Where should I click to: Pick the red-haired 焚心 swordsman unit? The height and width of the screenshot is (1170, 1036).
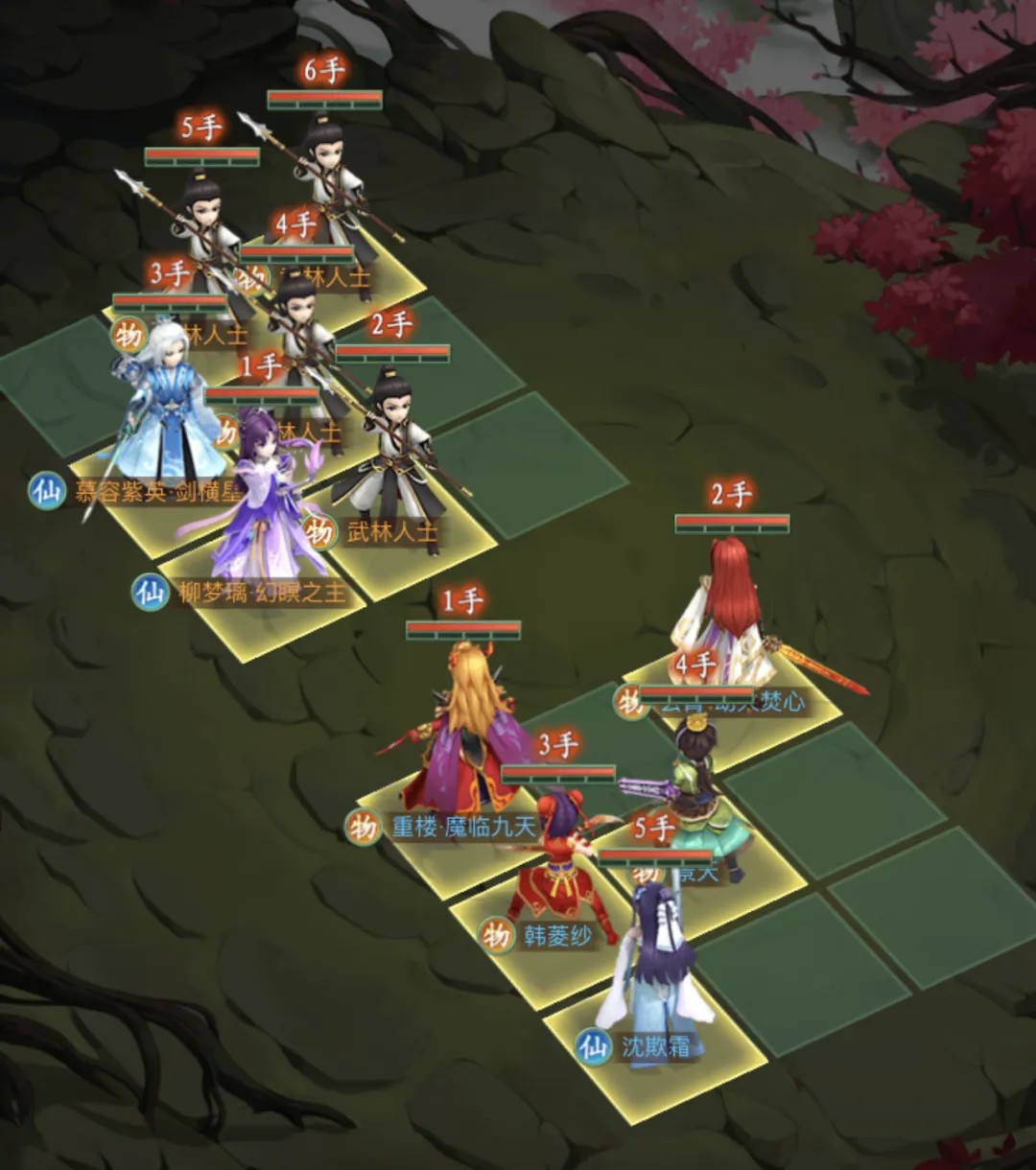coord(731,614)
